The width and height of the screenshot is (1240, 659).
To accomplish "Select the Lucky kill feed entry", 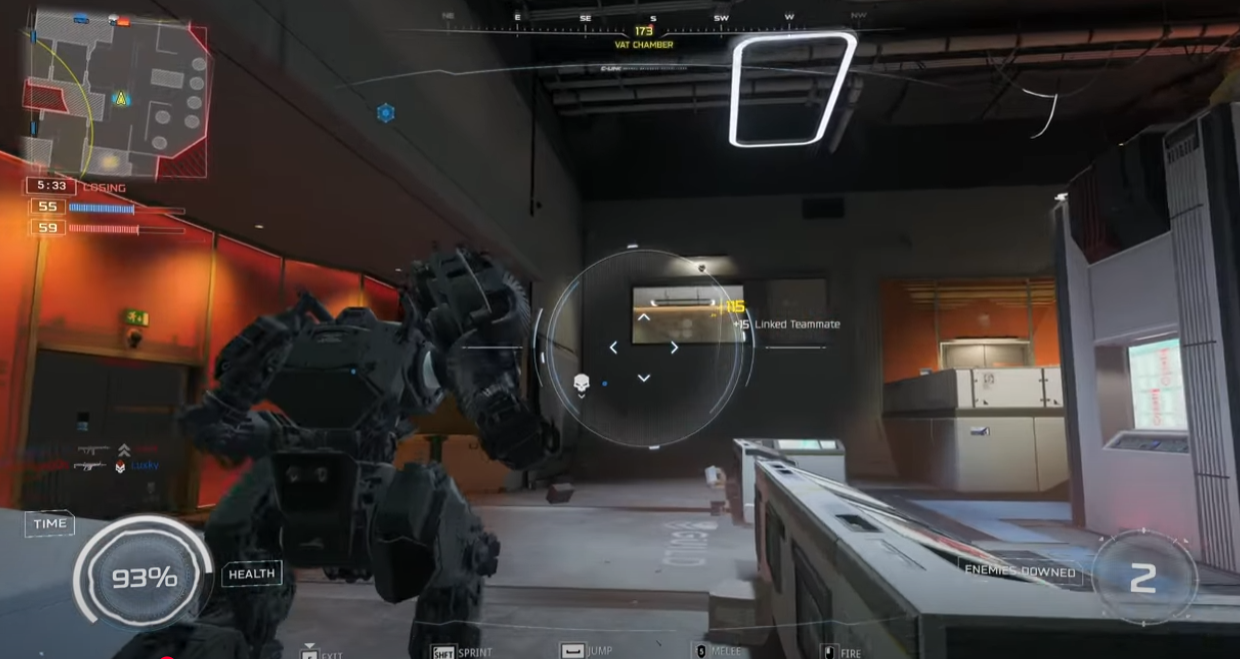I will [x=144, y=466].
